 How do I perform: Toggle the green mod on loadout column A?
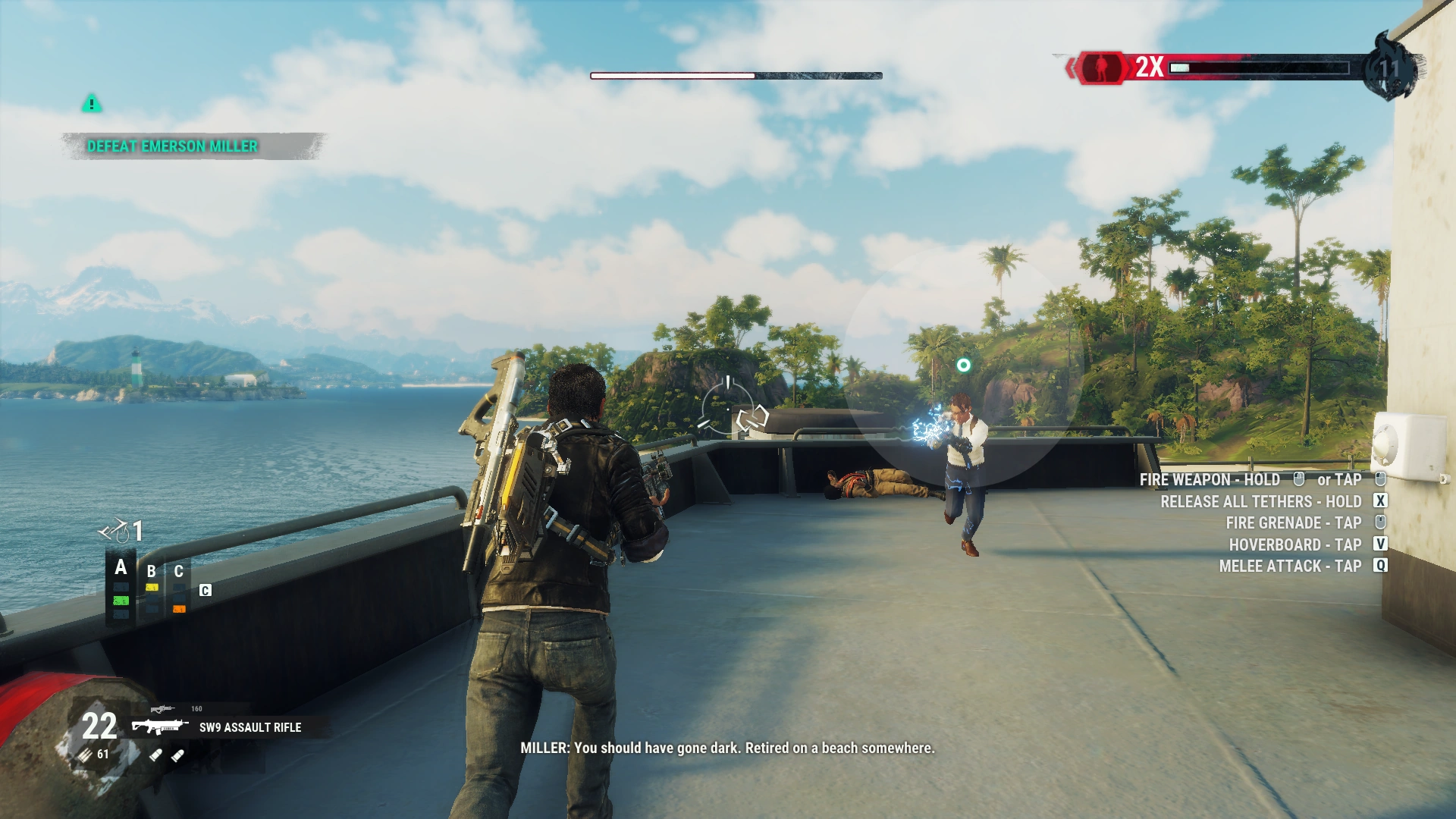coord(120,600)
